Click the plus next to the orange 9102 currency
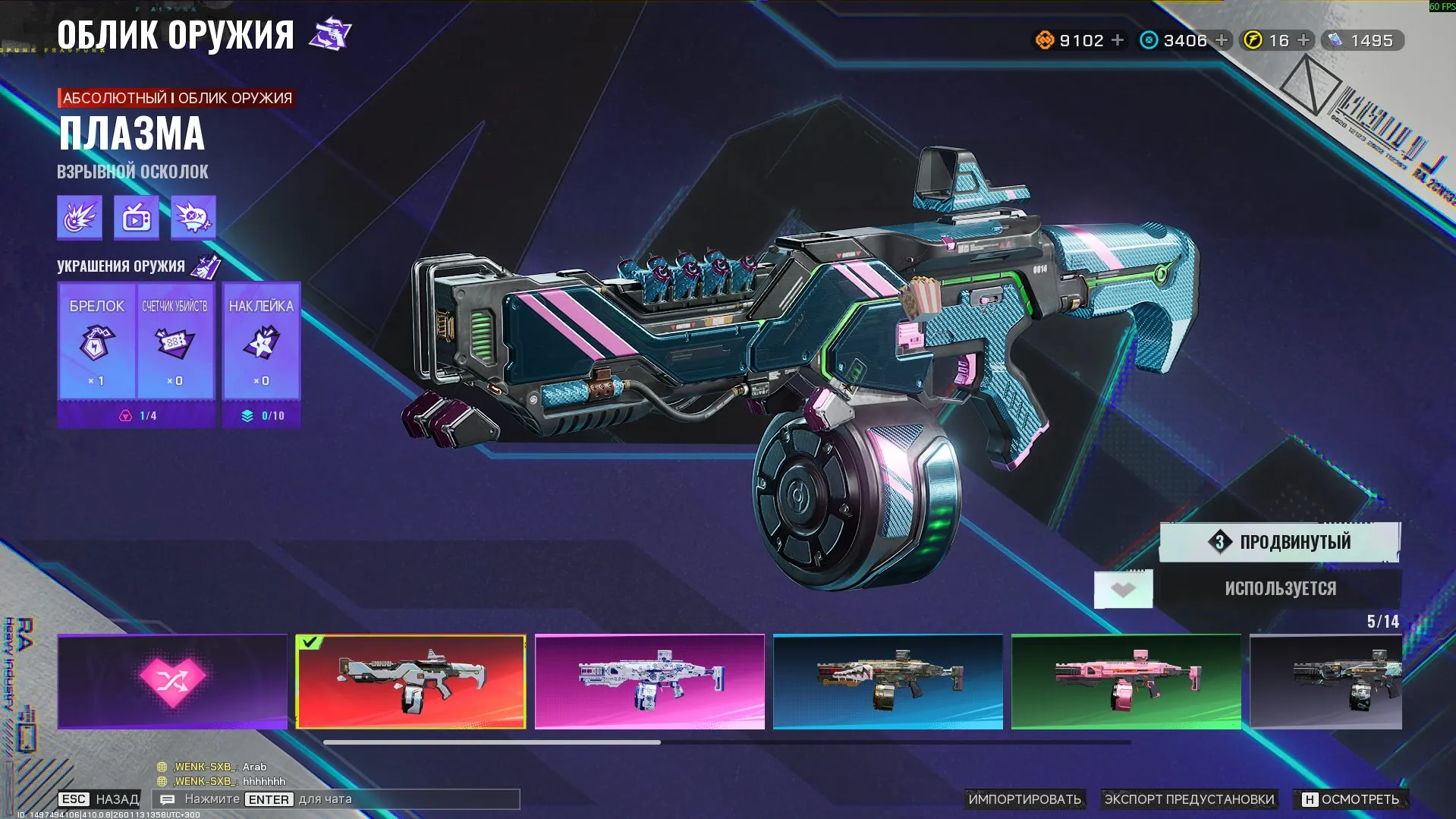 [1118, 40]
